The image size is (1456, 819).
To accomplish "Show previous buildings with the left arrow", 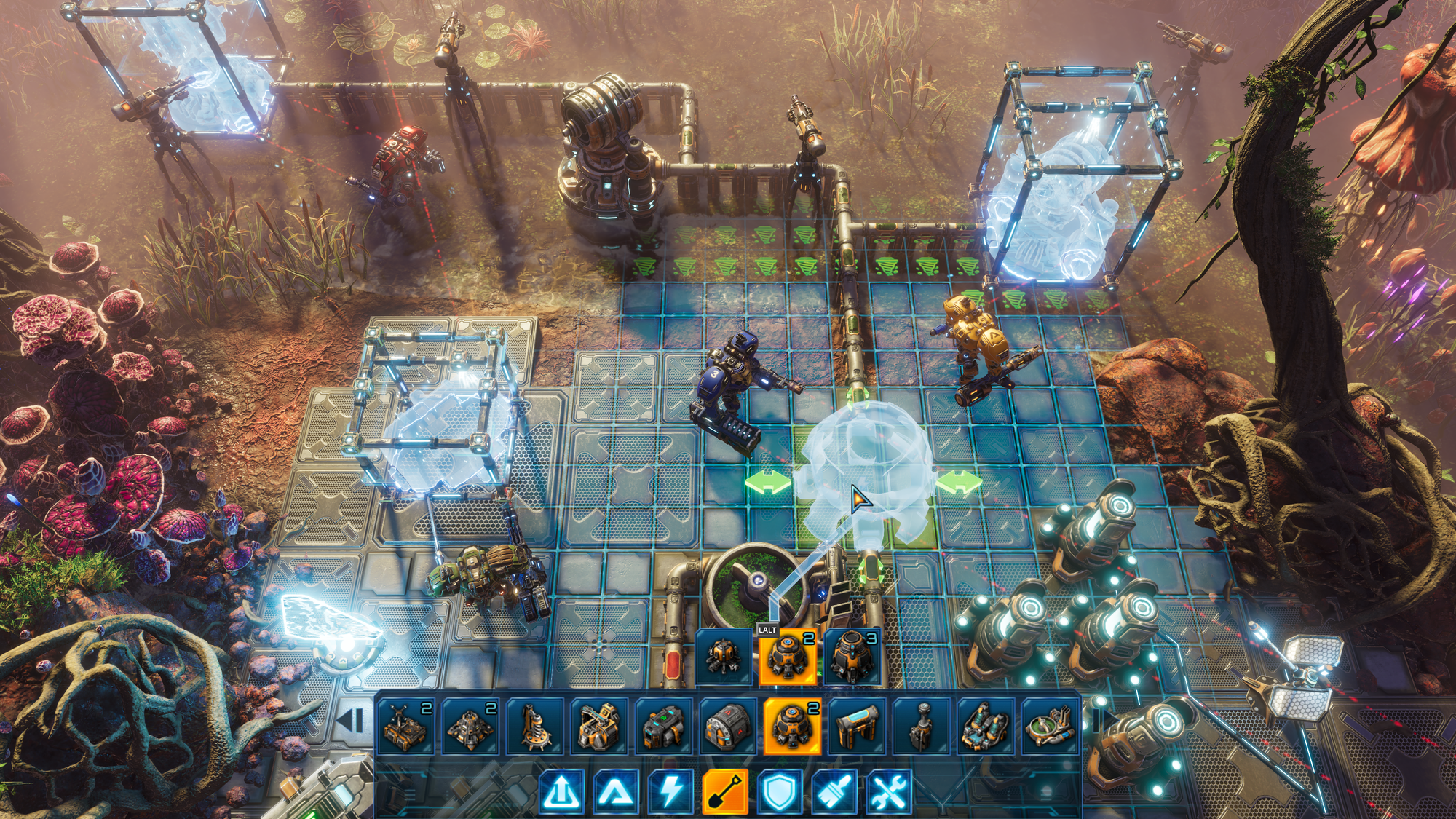I will pos(352,721).
